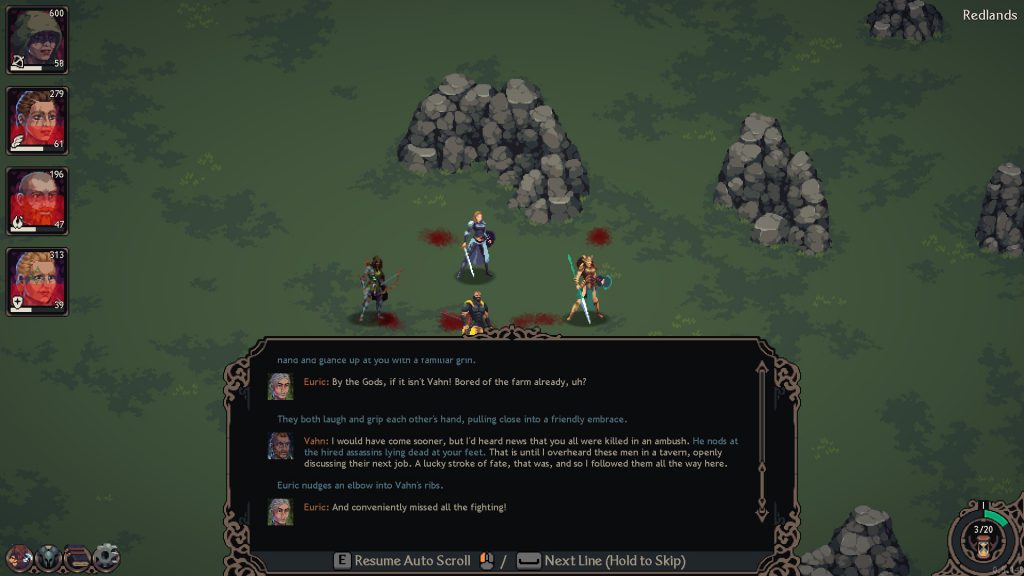
Task: Select the hooded archer party portrait
Action: pos(37,40)
